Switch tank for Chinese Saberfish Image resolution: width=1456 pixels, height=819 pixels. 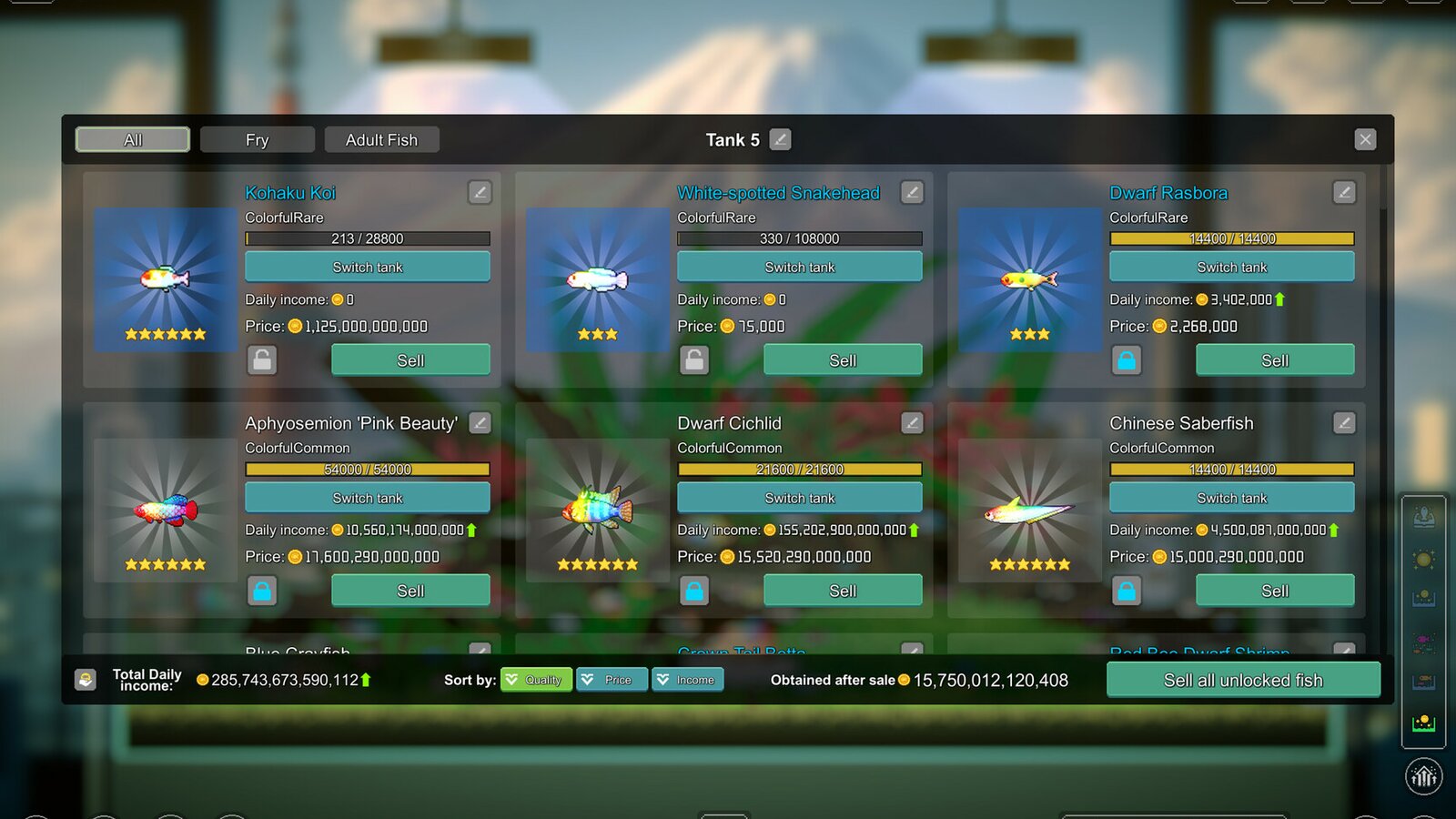coord(1231,498)
